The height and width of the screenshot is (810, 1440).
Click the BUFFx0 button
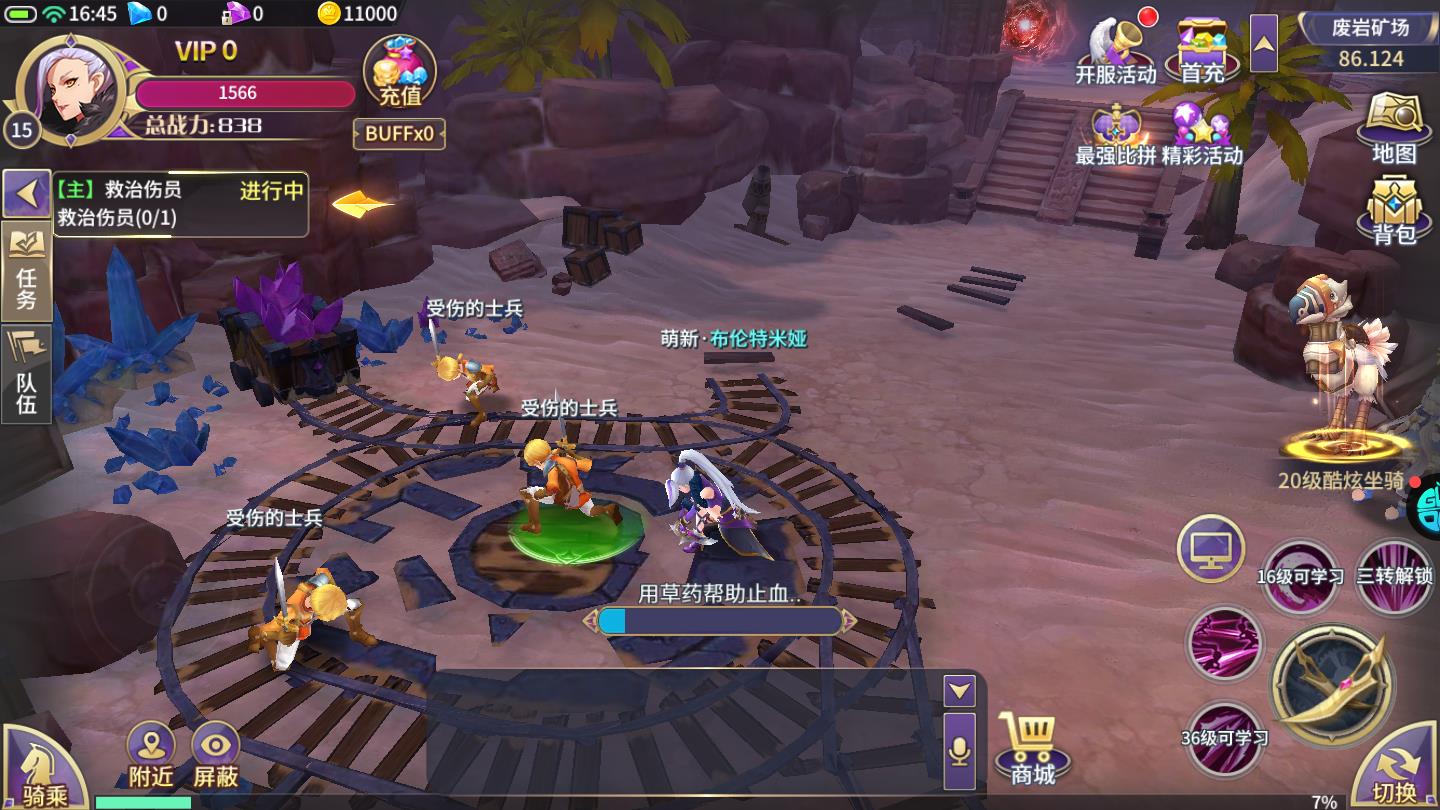click(399, 134)
